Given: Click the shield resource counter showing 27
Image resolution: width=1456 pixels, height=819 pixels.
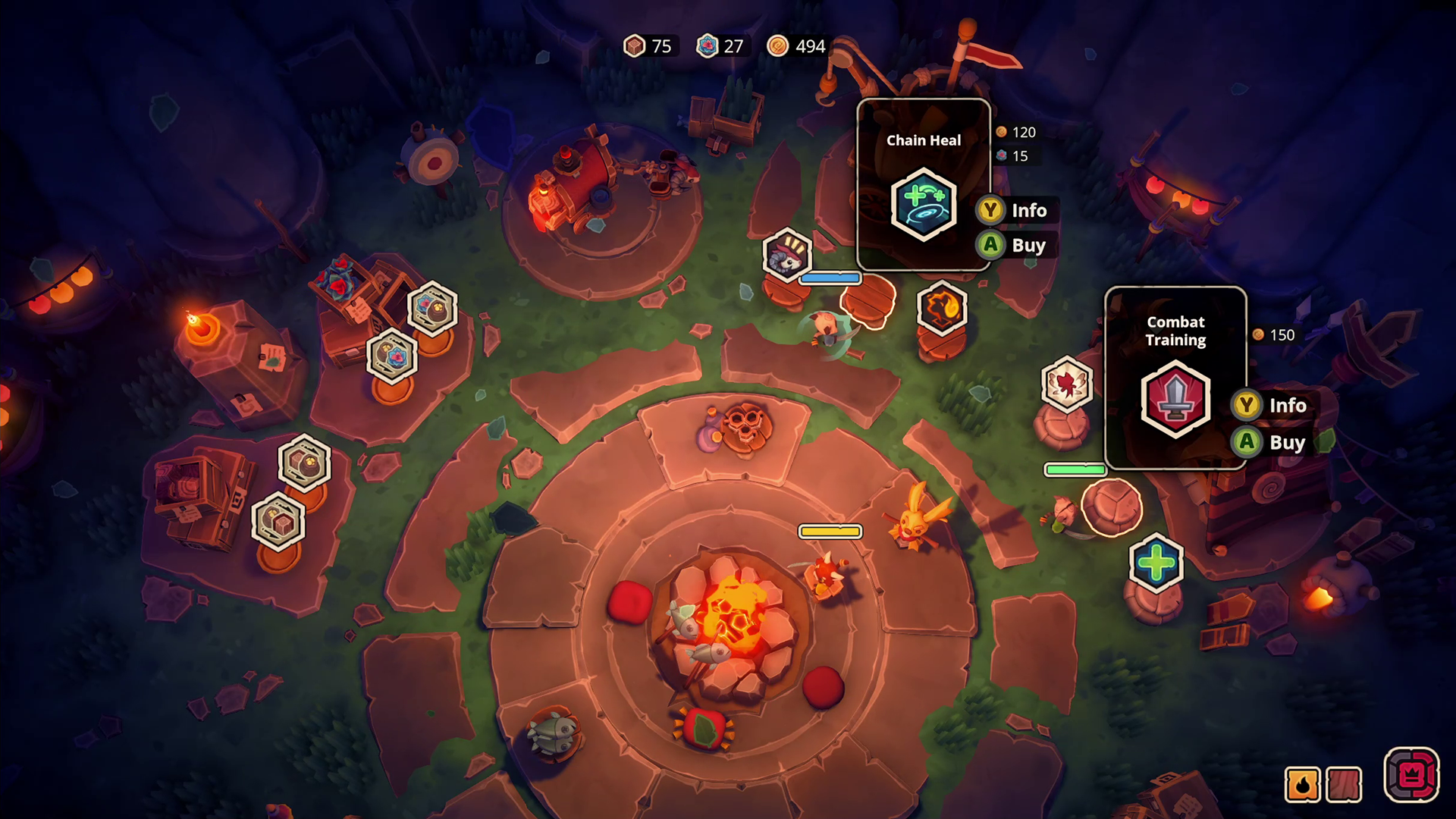Looking at the screenshot, I should [x=721, y=46].
